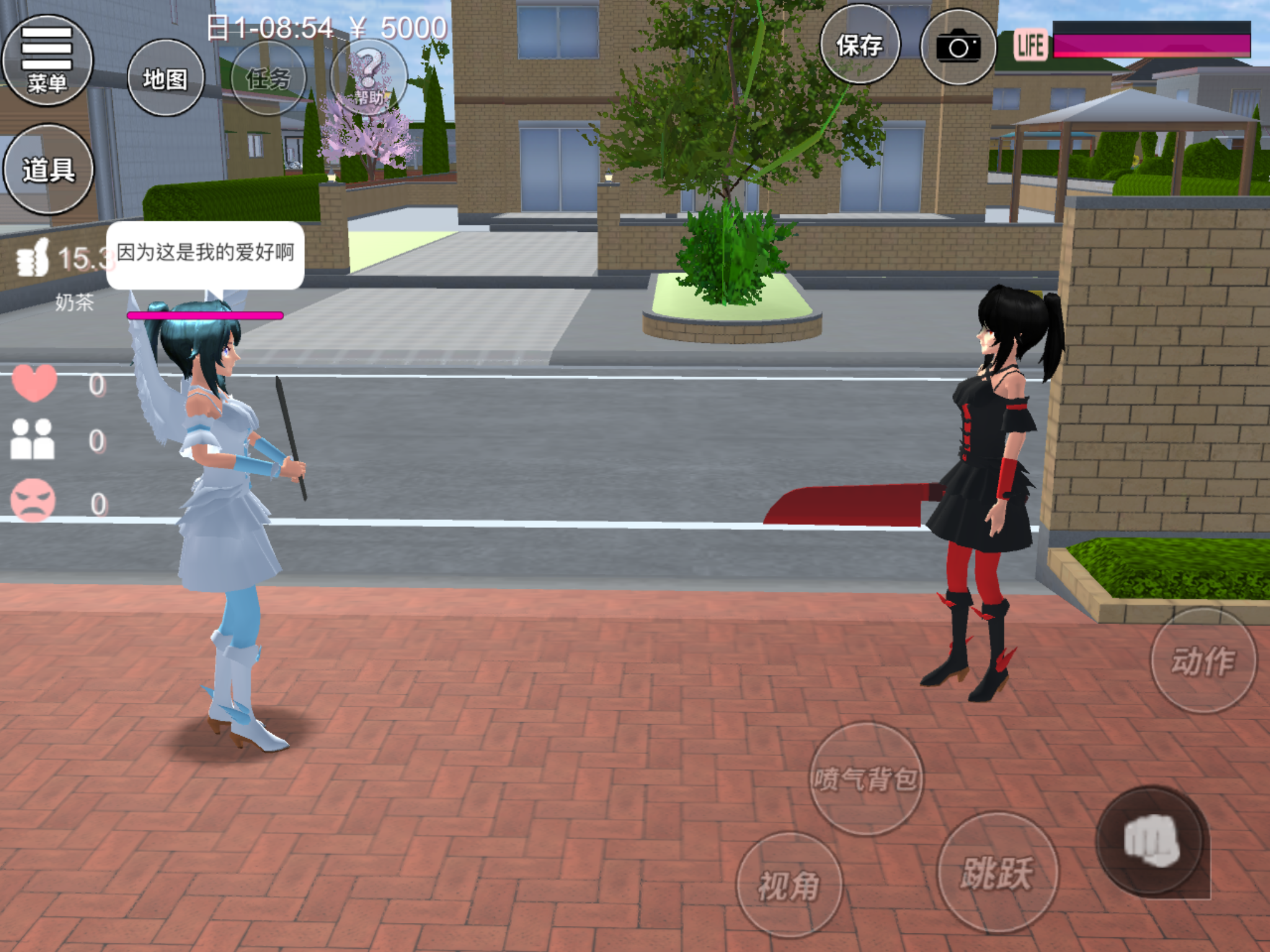The height and width of the screenshot is (952, 1270).
Task: Open the 动作 actions list
Action: [x=1203, y=660]
